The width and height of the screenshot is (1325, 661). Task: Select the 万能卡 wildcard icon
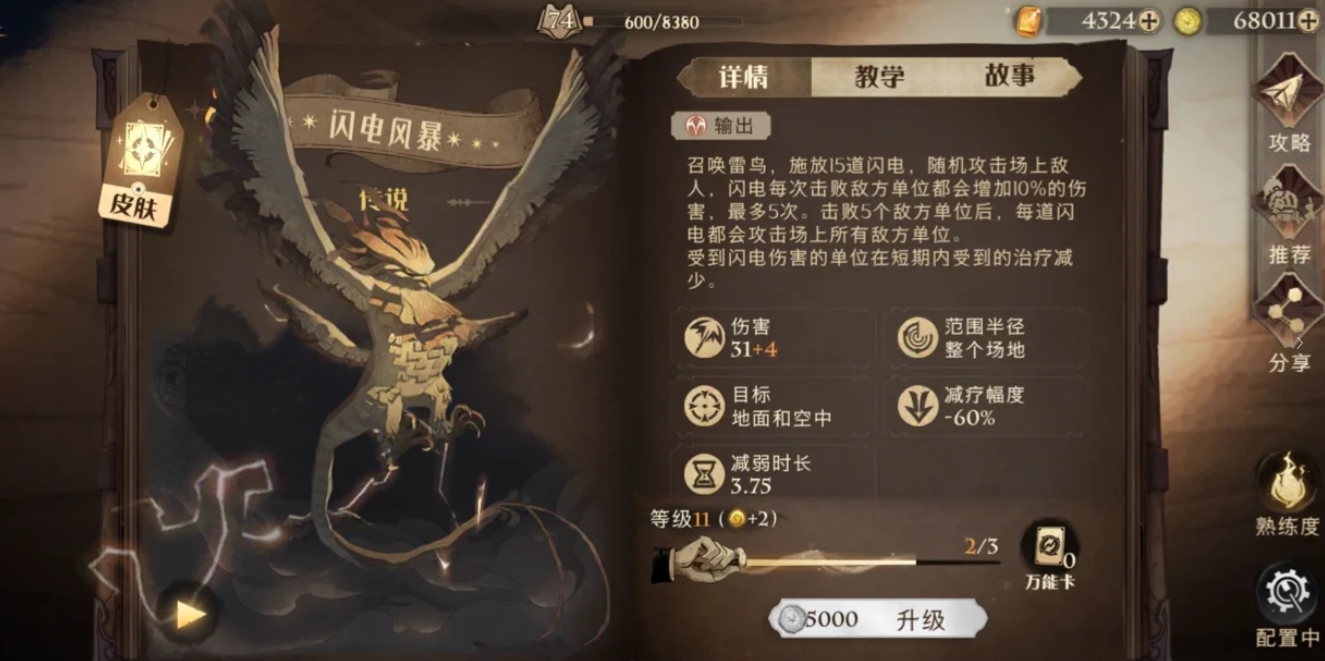click(1048, 555)
